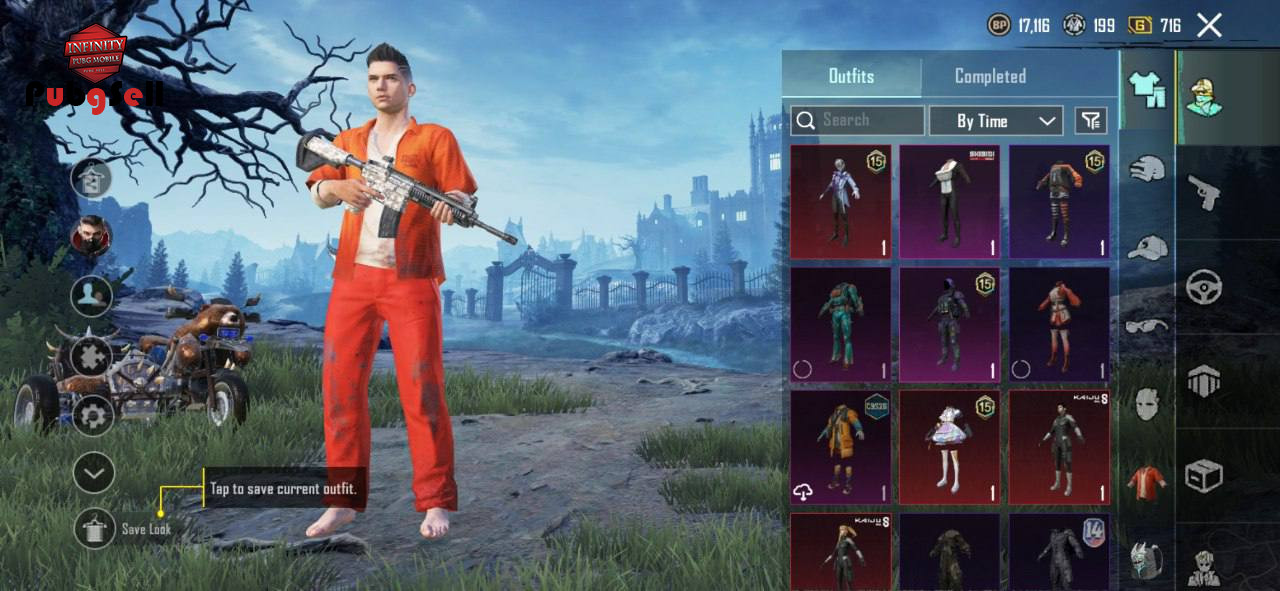This screenshot has height=591, width=1280.
Task: Open the pistol weapons category
Action: pos(1203,192)
